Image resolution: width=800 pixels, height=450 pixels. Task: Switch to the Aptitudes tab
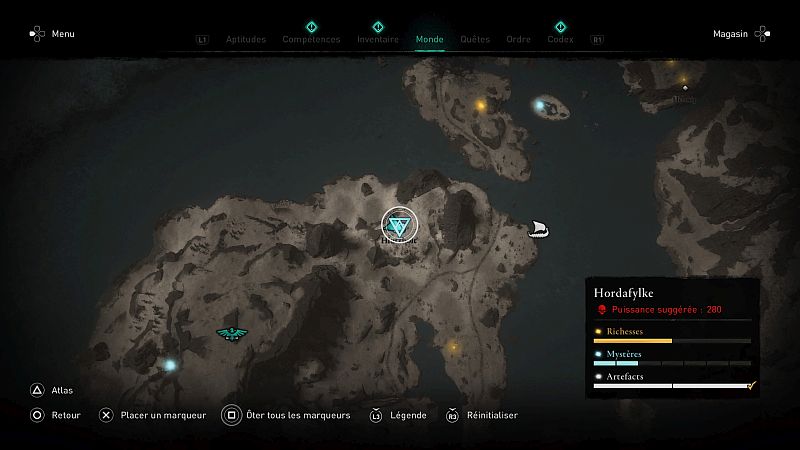[x=246, y=40]
